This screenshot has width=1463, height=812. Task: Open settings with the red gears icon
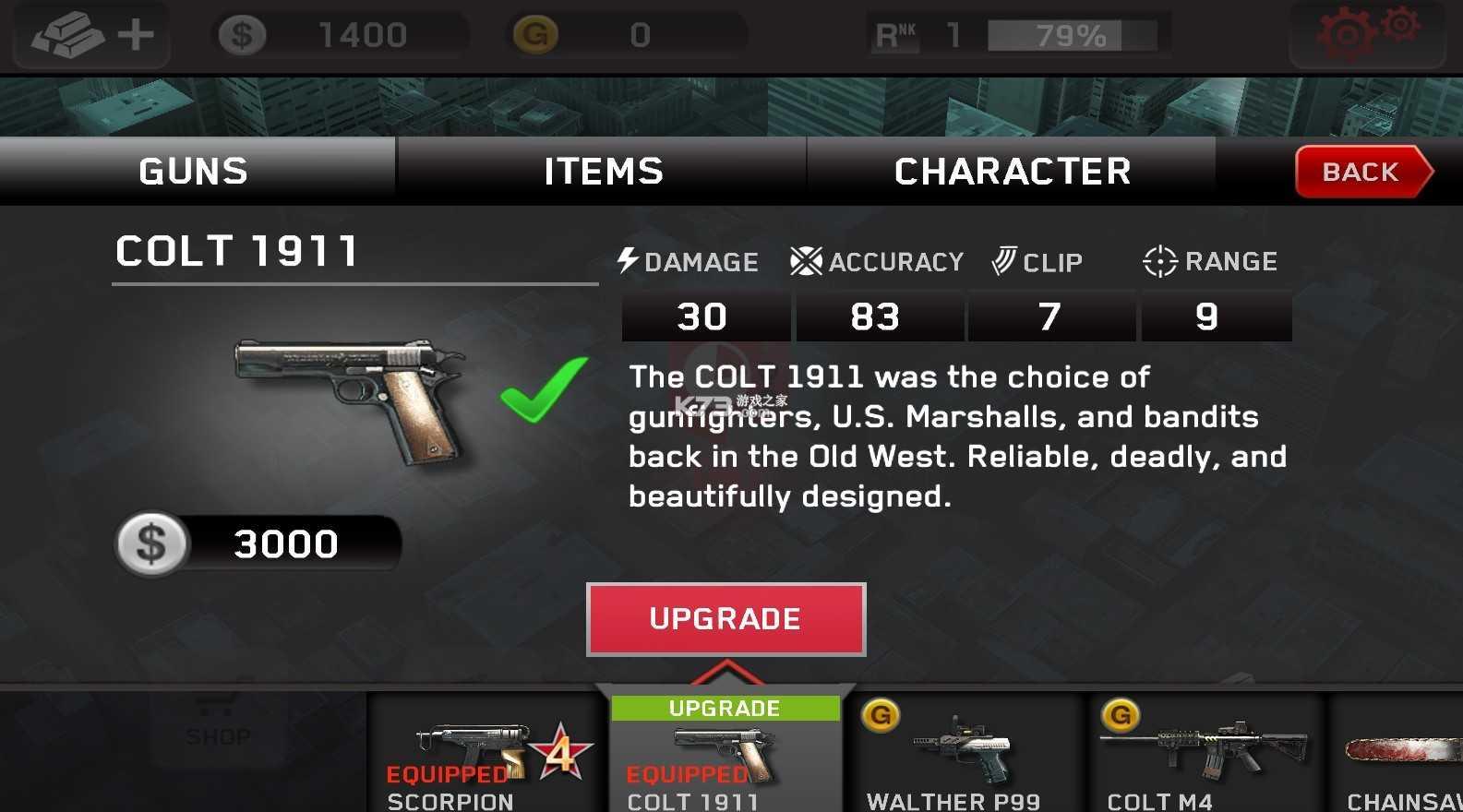1367,33
